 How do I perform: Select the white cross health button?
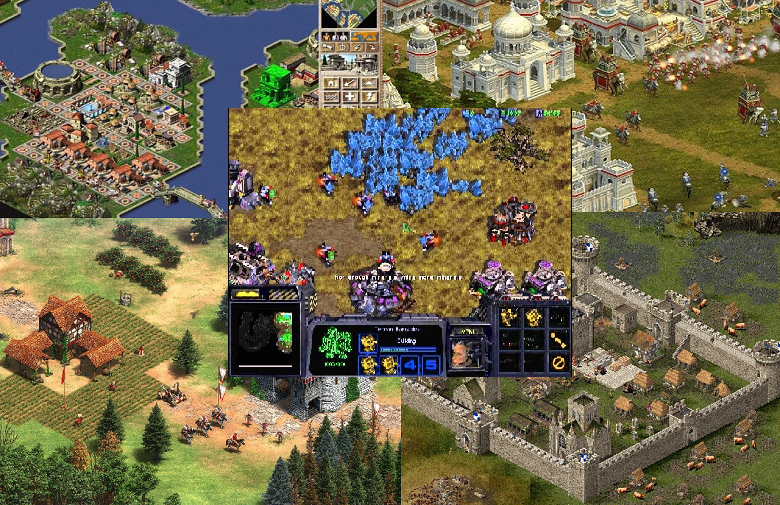click(350, 96)
